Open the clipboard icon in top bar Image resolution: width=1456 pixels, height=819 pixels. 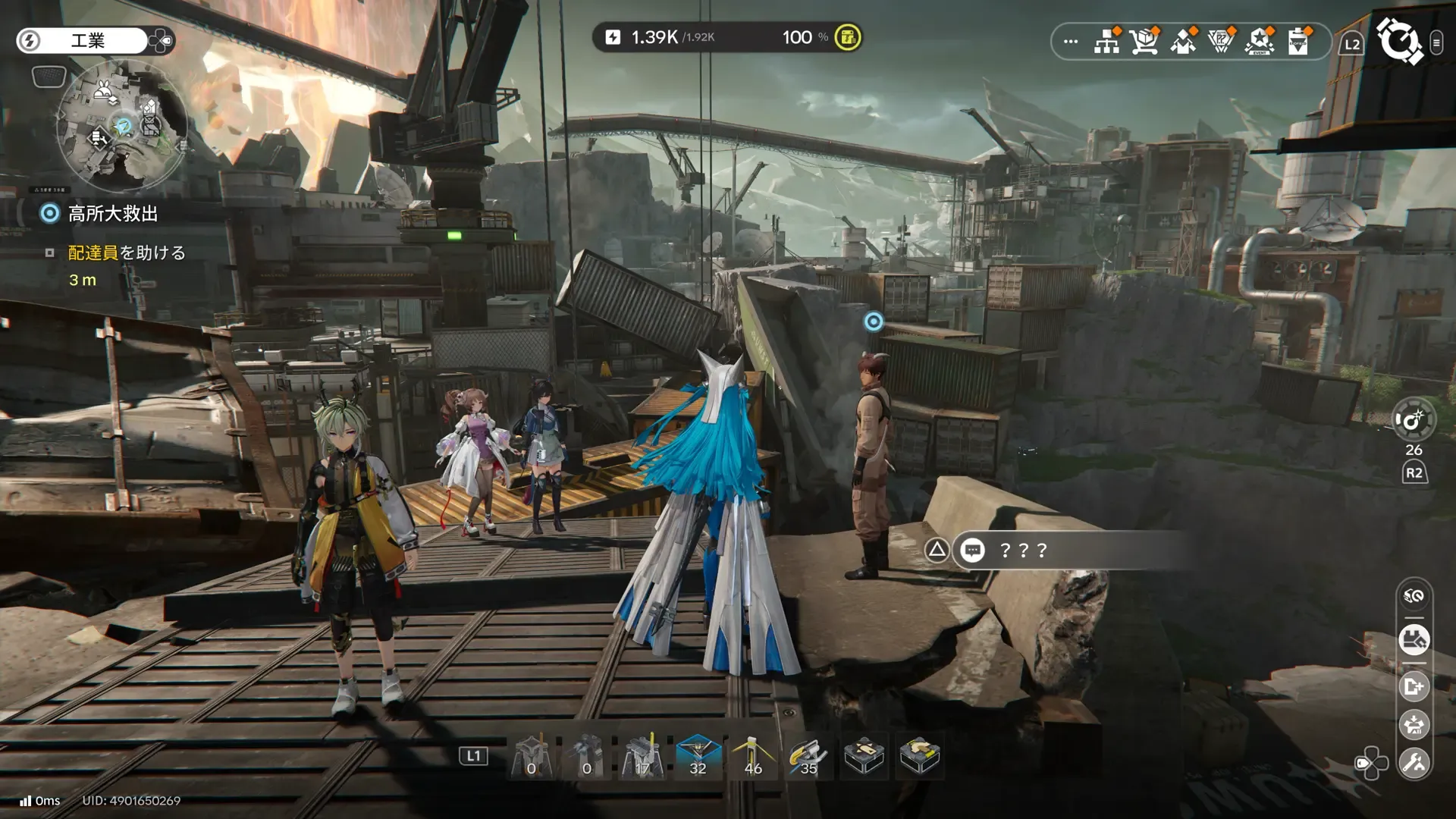pos(1298,41)
